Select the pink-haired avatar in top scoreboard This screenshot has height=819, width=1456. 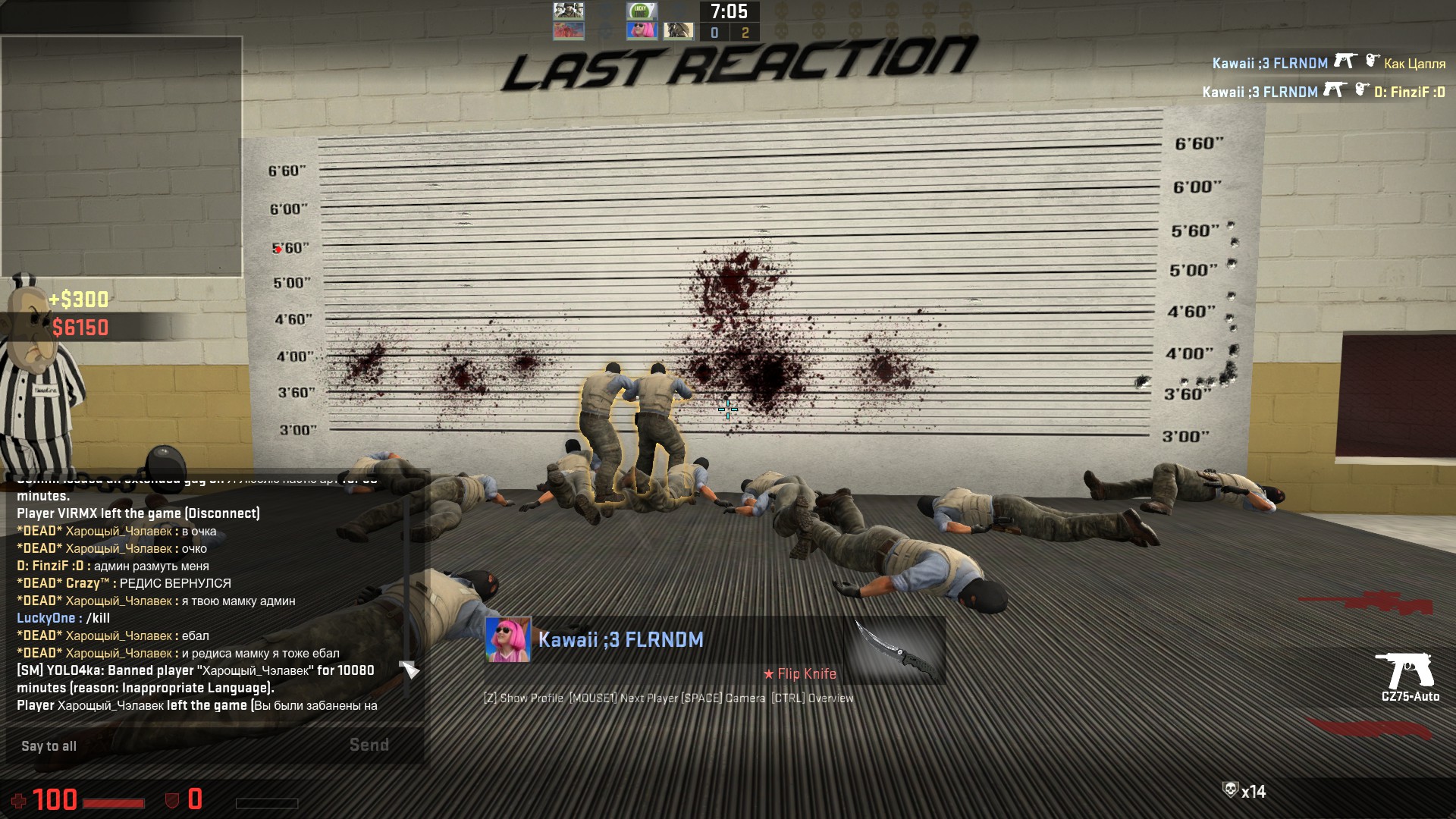(641, 31)
